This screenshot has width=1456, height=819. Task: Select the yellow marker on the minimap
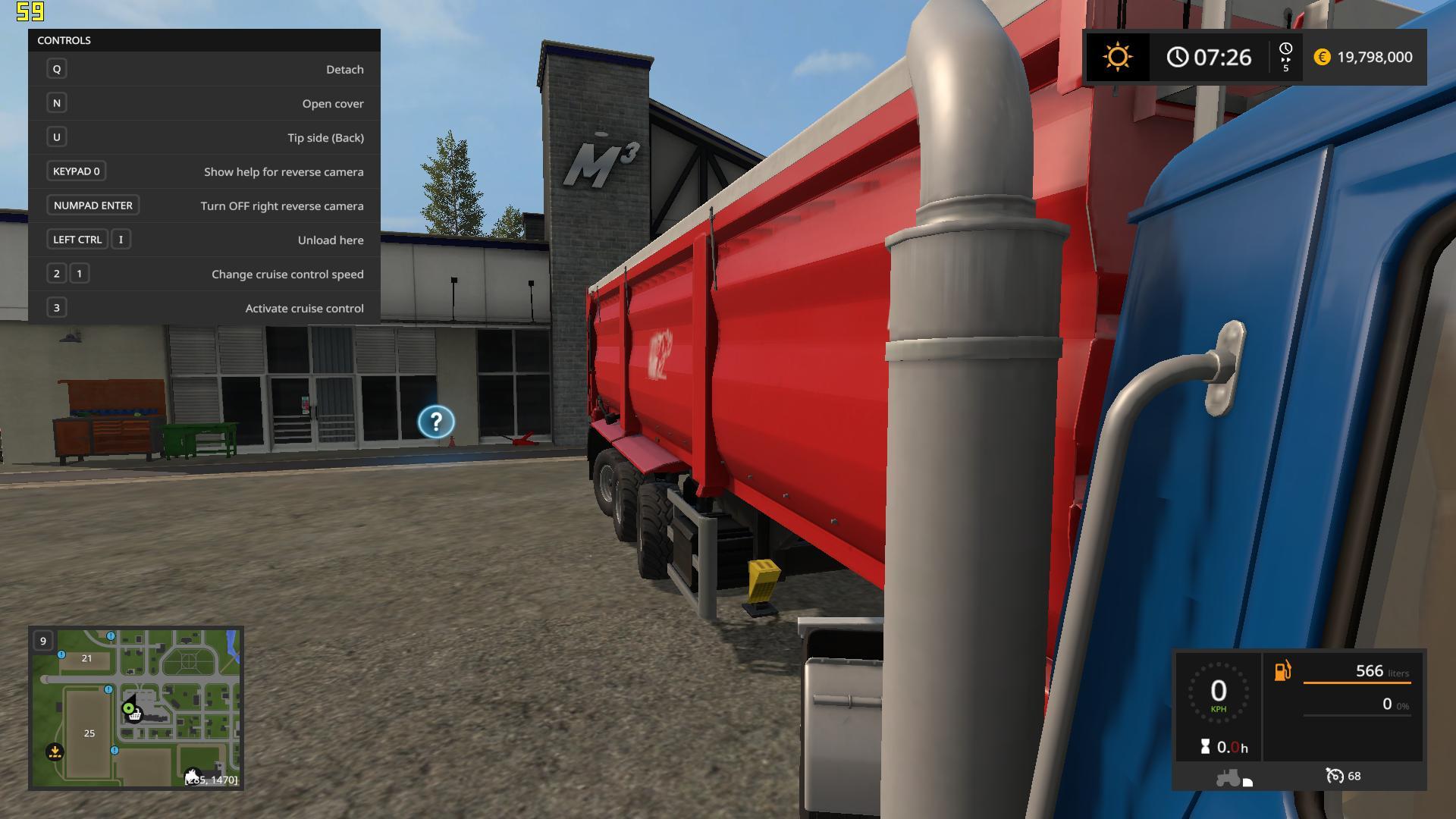click(55, 752)
